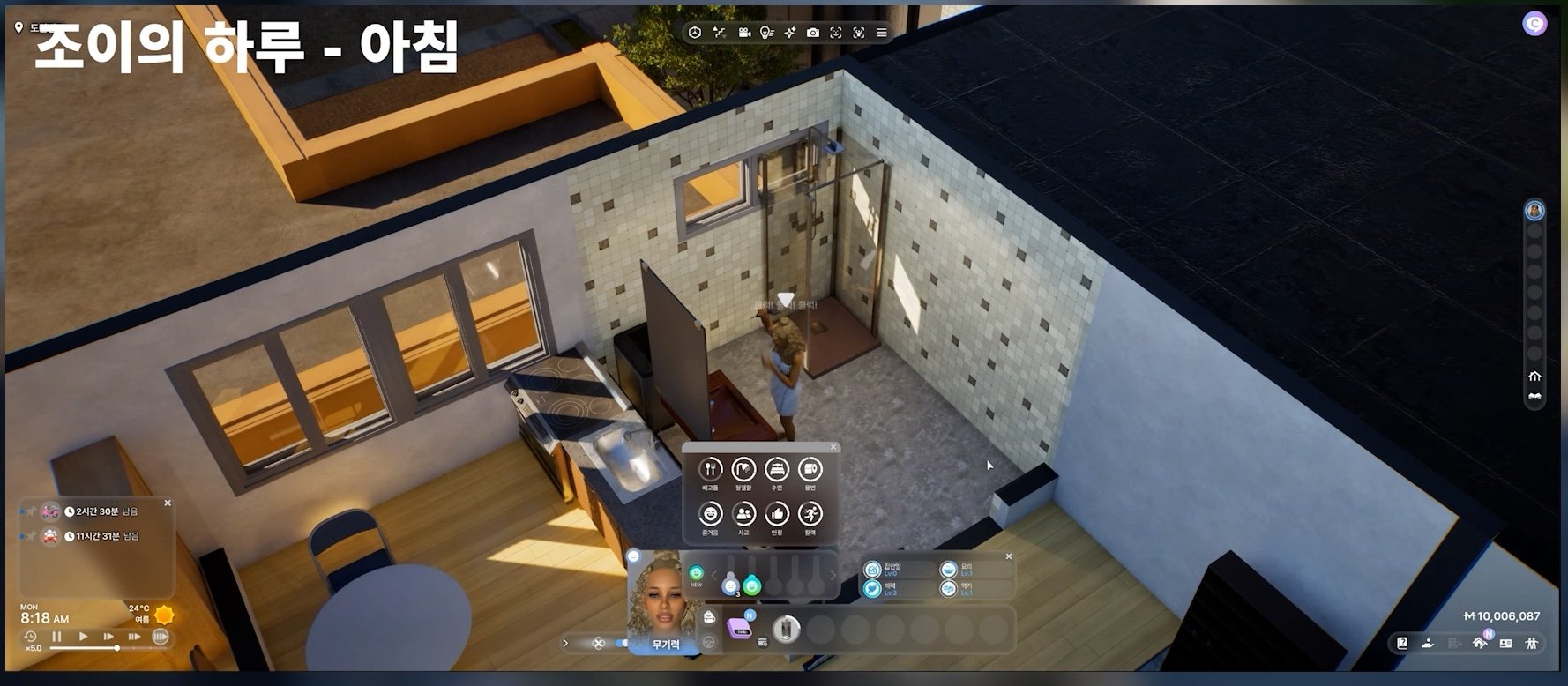Select the toilet paper bladder need icon
This screenshot has width=1568, height=686.
pyautogui.click(x=810, y=469)
